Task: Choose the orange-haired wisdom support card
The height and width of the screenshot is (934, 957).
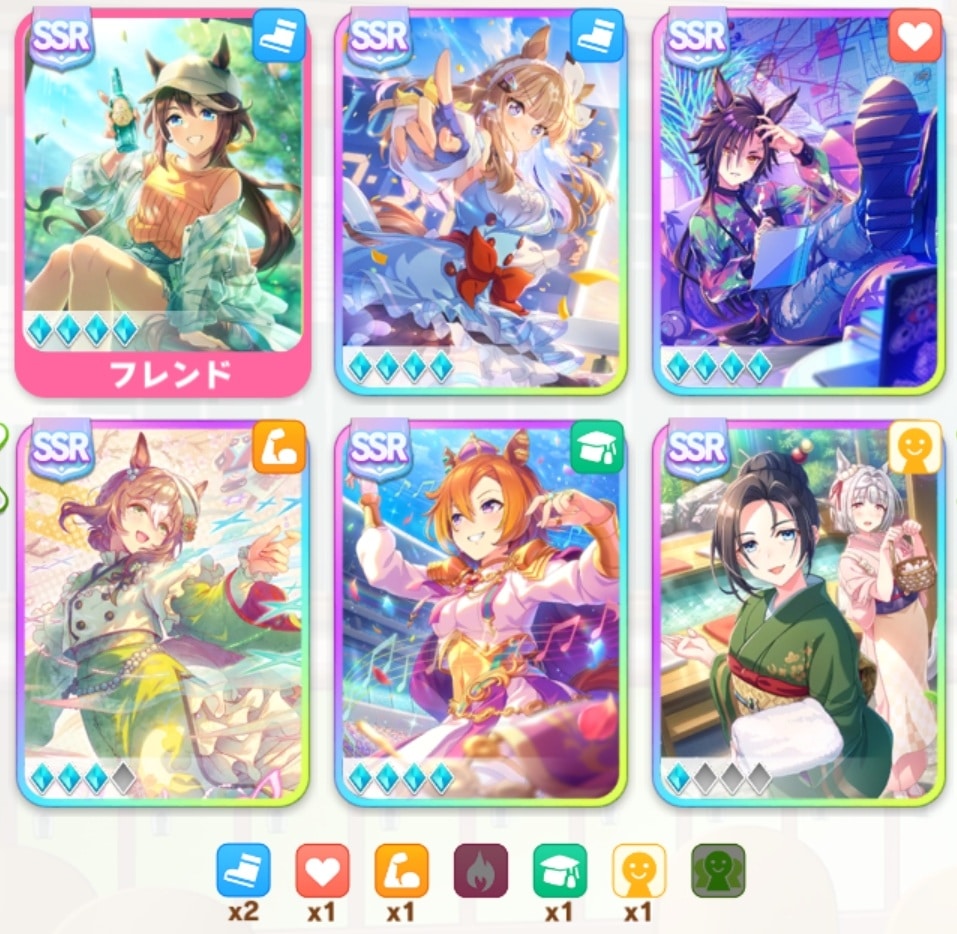Action: coord(482,610)
